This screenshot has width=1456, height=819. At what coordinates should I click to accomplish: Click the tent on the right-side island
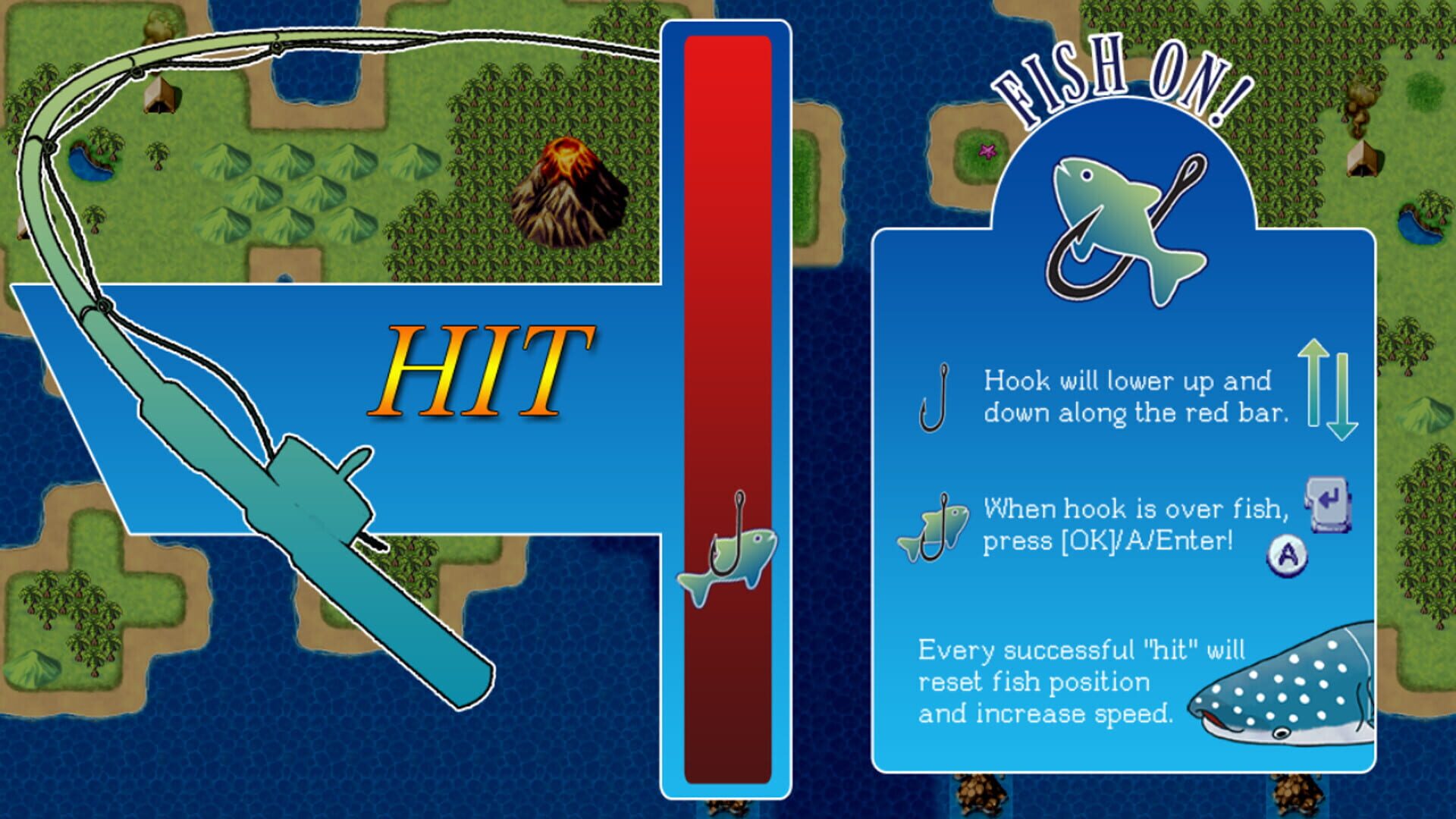coord(1363,159)
